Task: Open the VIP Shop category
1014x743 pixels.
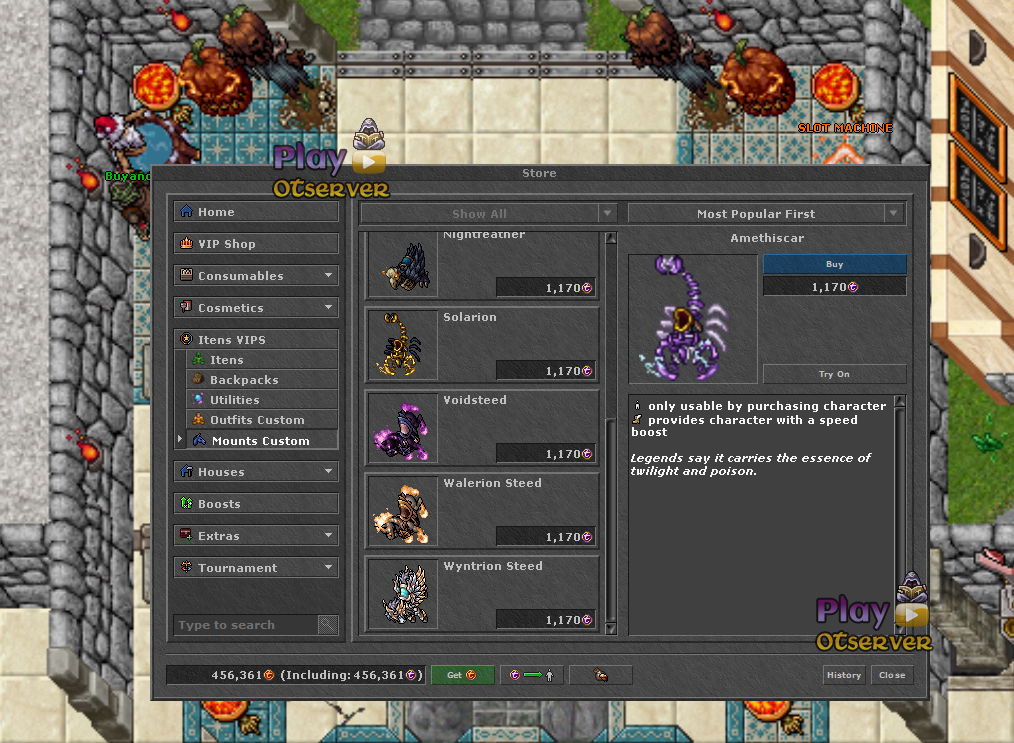Action: pos(256,244)
